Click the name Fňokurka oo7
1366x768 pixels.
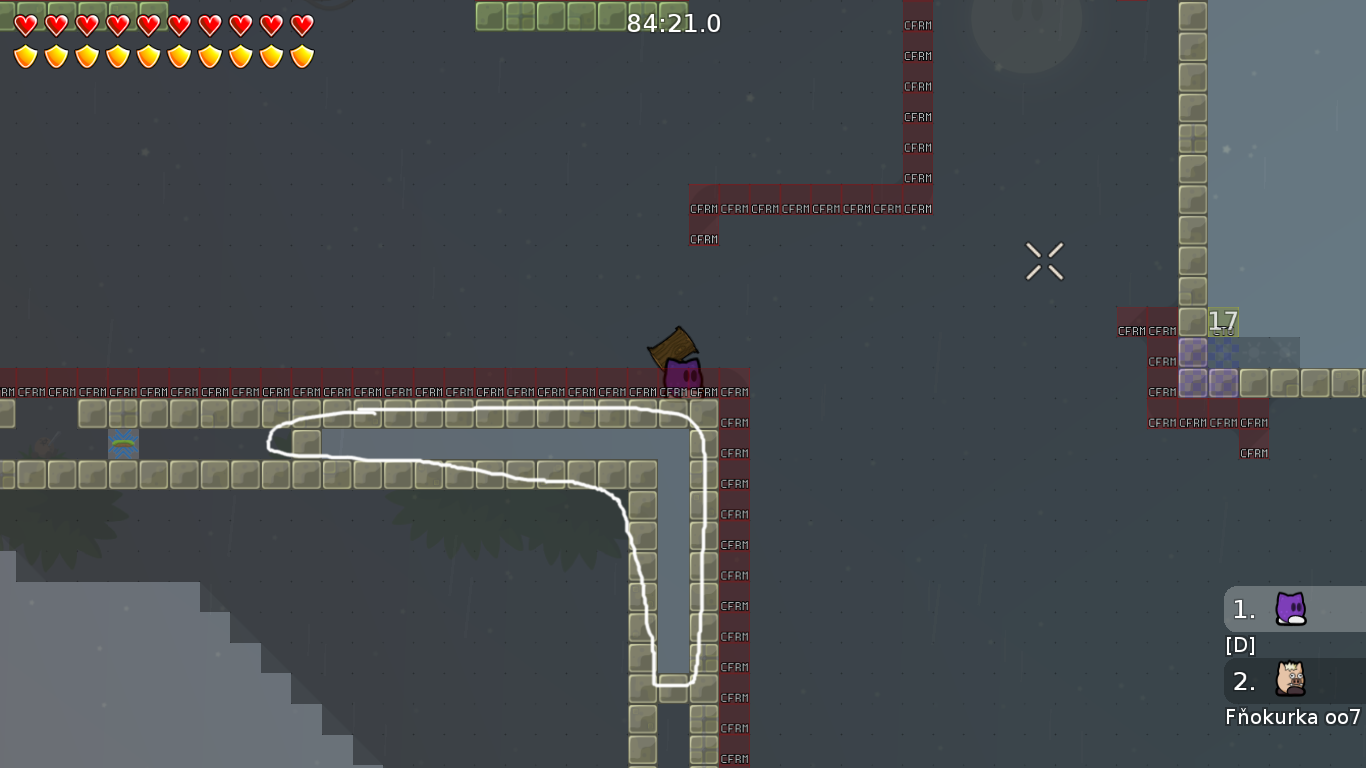click(1290, 717)
